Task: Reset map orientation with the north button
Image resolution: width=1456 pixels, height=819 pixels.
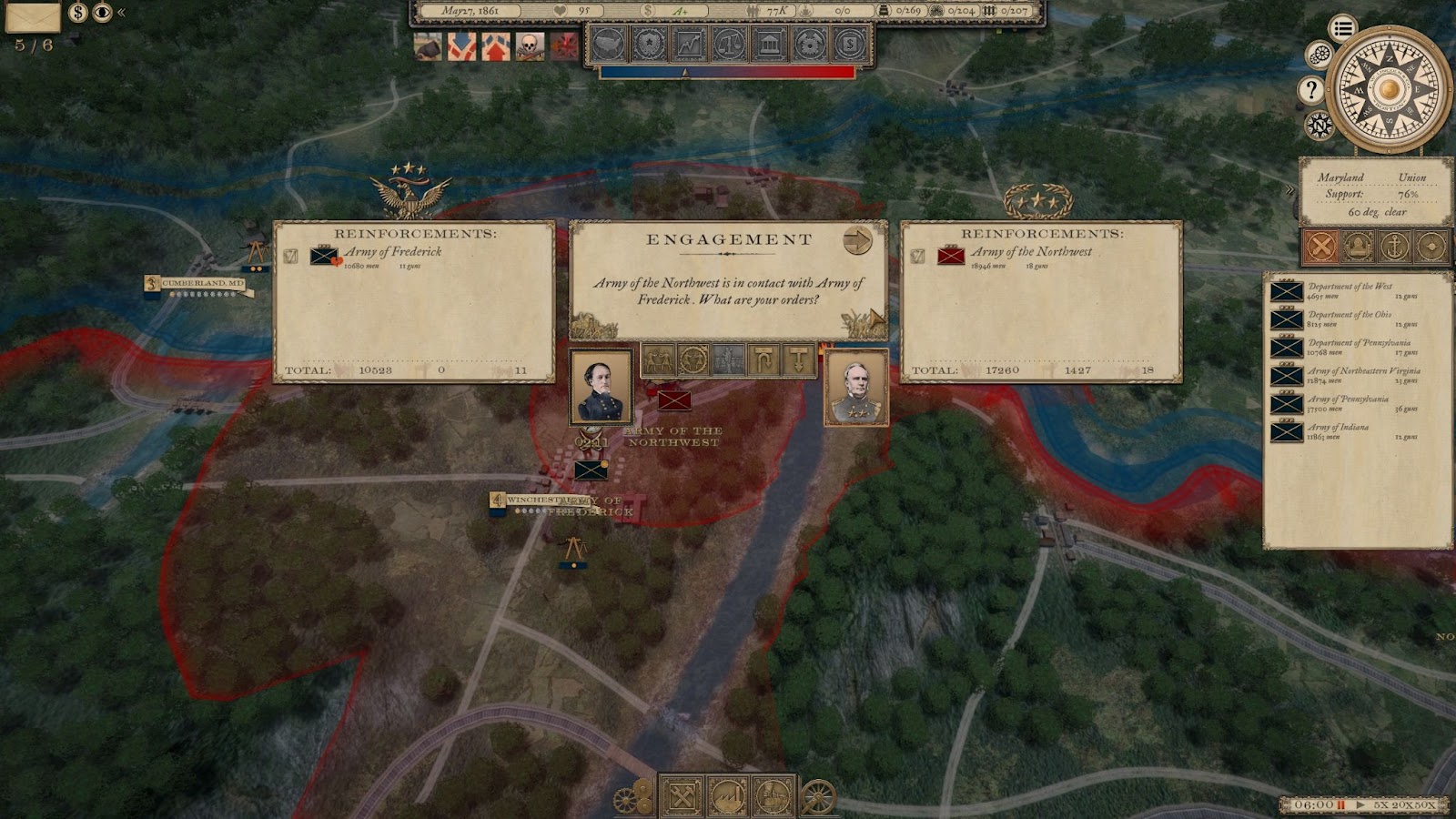Action: [1319, 125]
